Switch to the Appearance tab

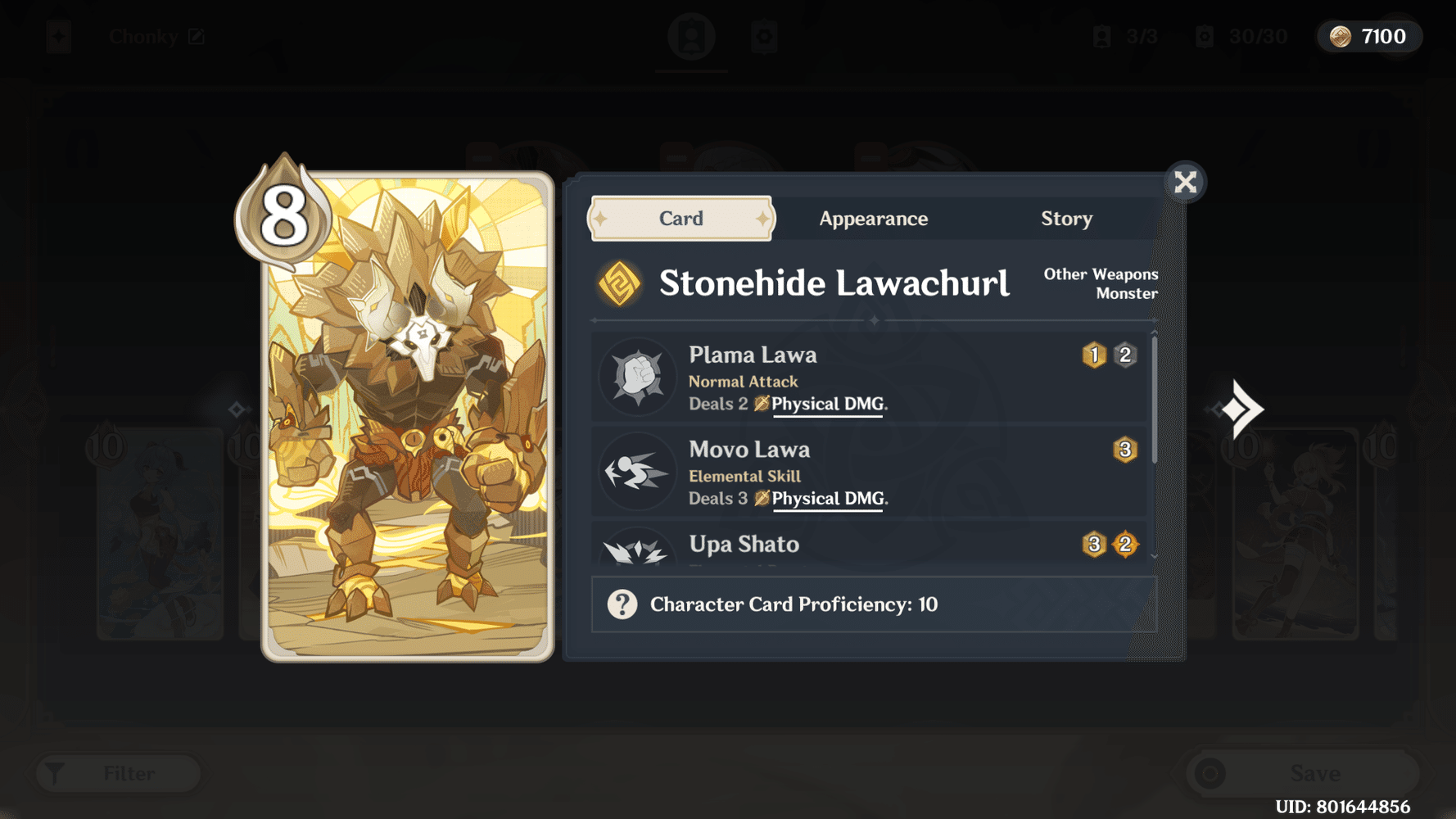872,218
